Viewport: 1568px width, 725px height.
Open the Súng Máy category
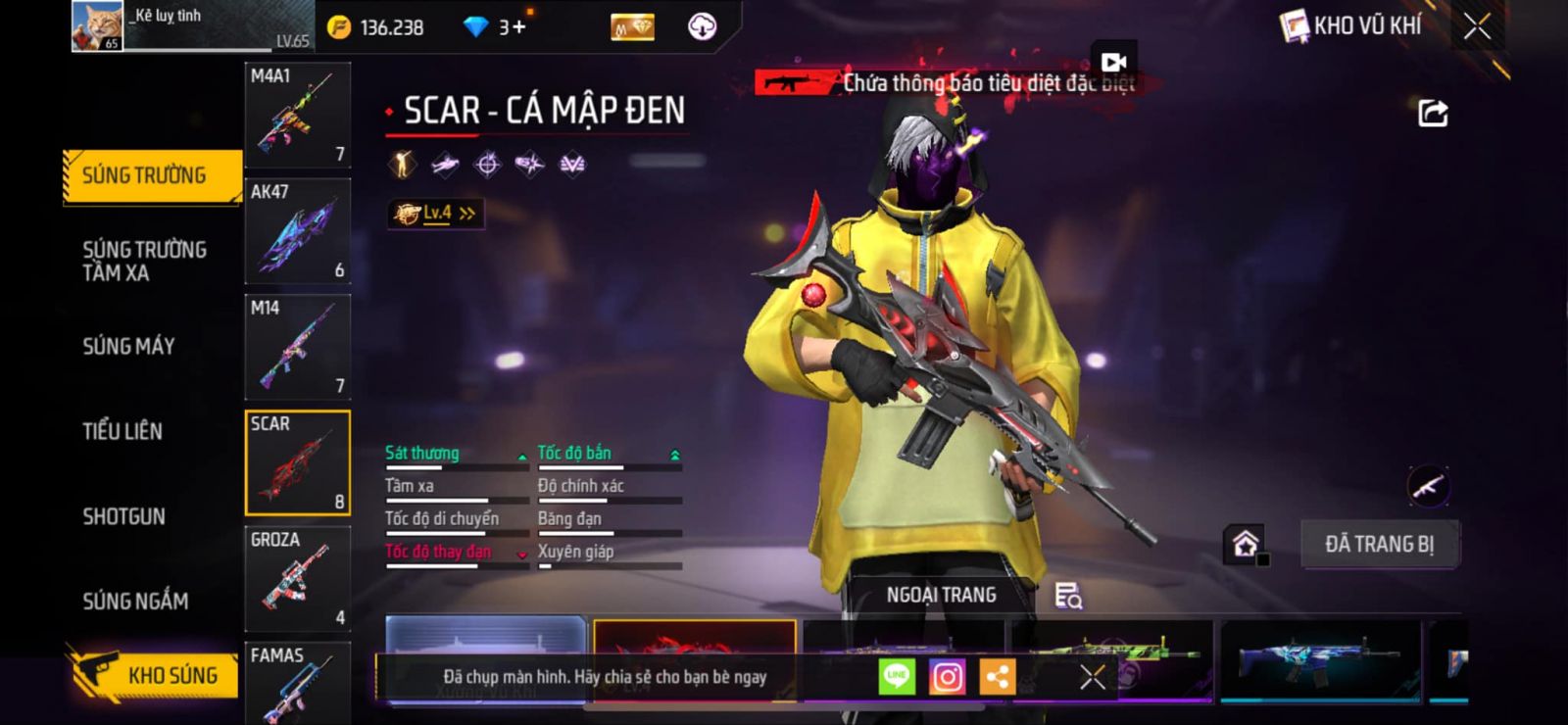[128, 346]
